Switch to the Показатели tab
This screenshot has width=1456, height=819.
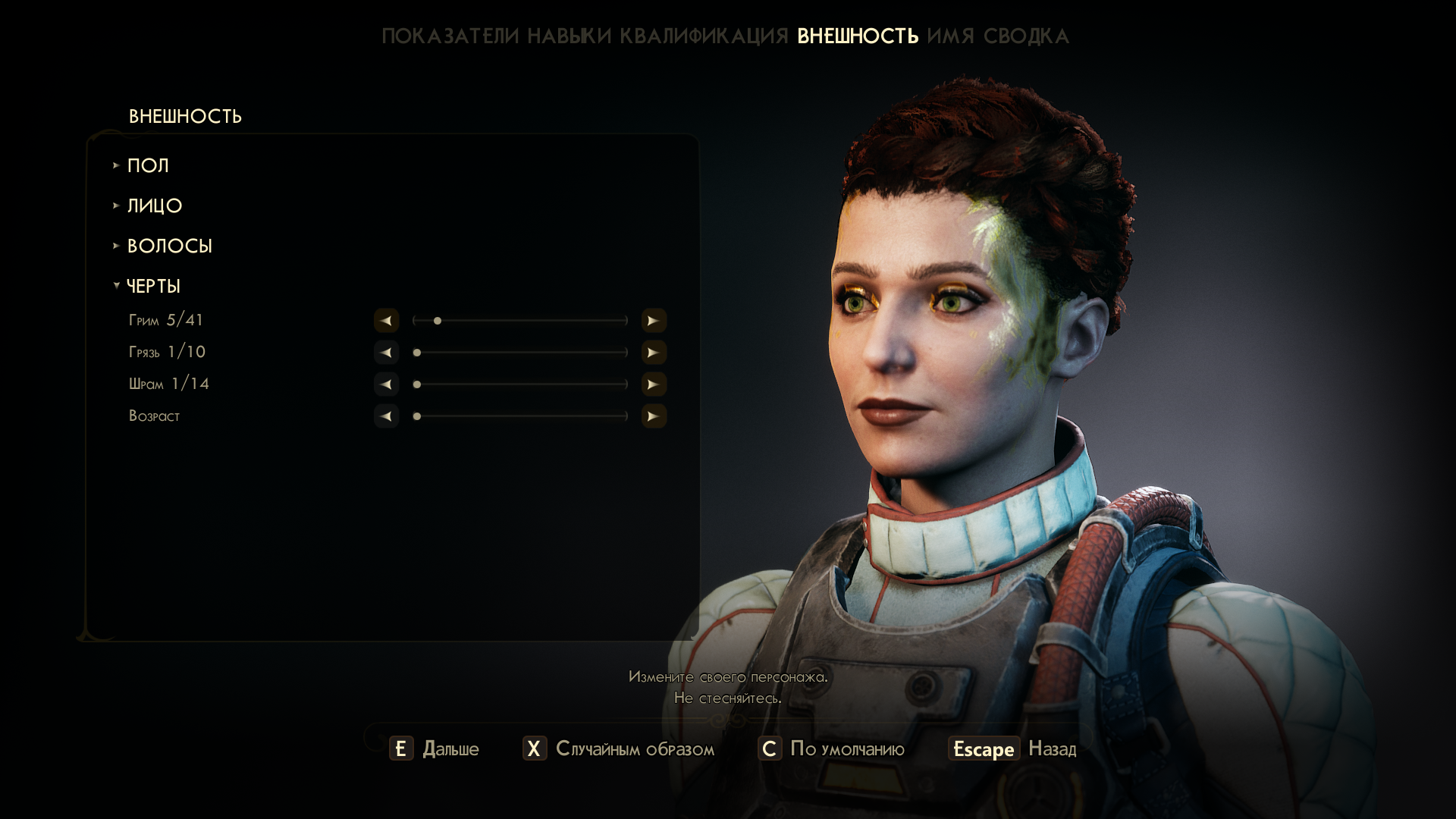click(450, 36)
